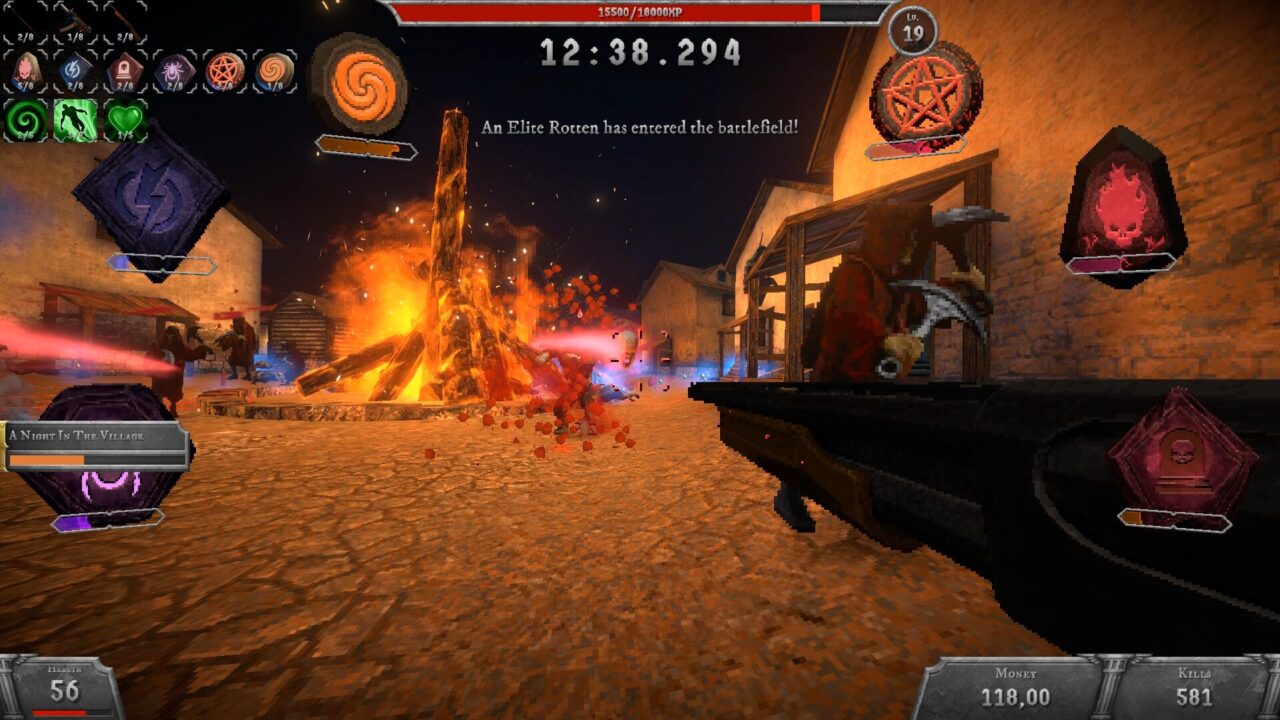Click the blue lightning rune icon
Image resolution: width=1280 pixels, height=720 pixels.
[74, 68]
